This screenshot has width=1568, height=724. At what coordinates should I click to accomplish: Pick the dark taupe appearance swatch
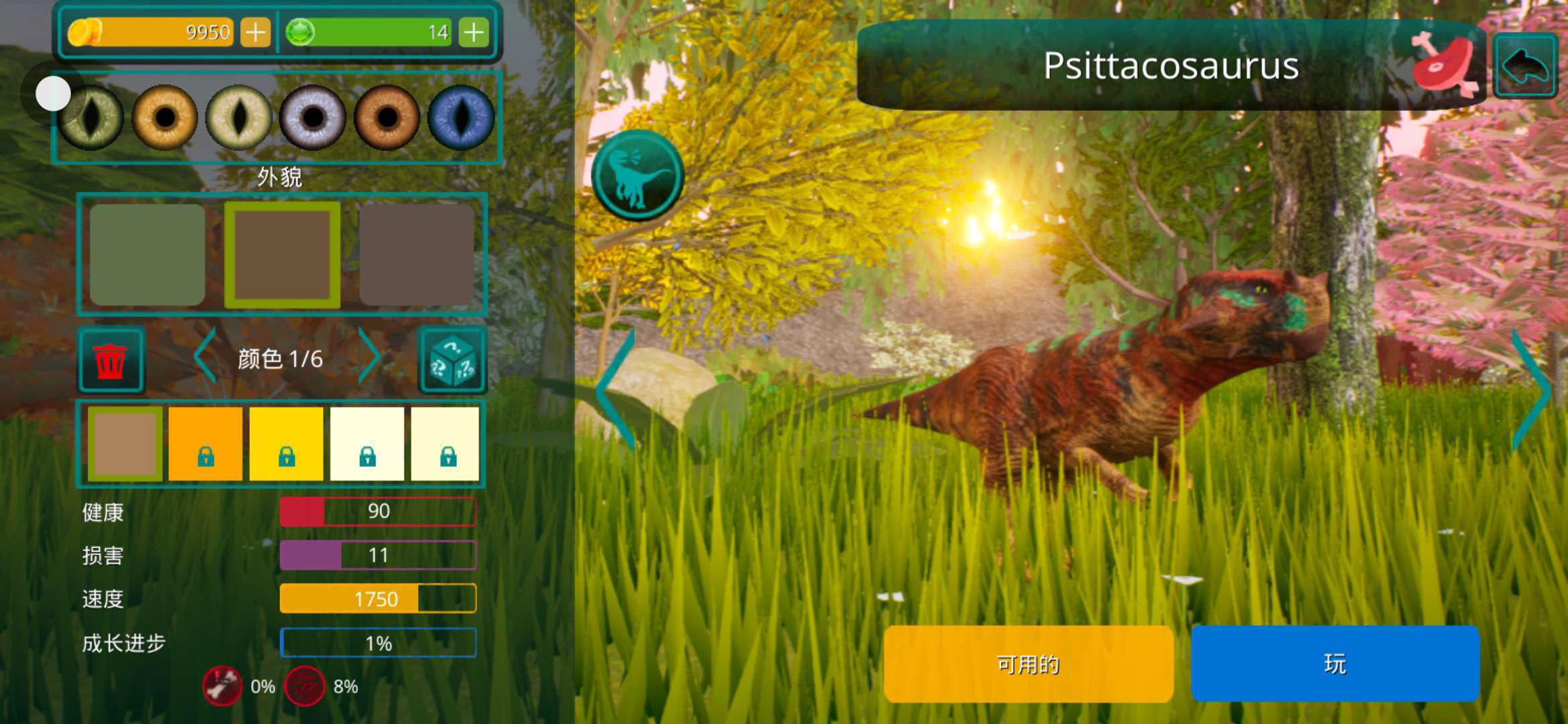[417, 255]
